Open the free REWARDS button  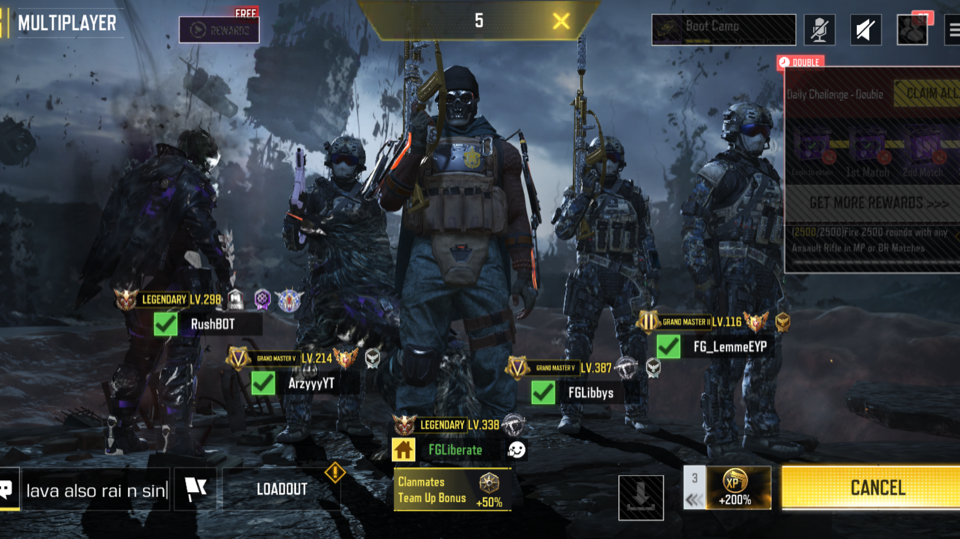click(219, 30)
